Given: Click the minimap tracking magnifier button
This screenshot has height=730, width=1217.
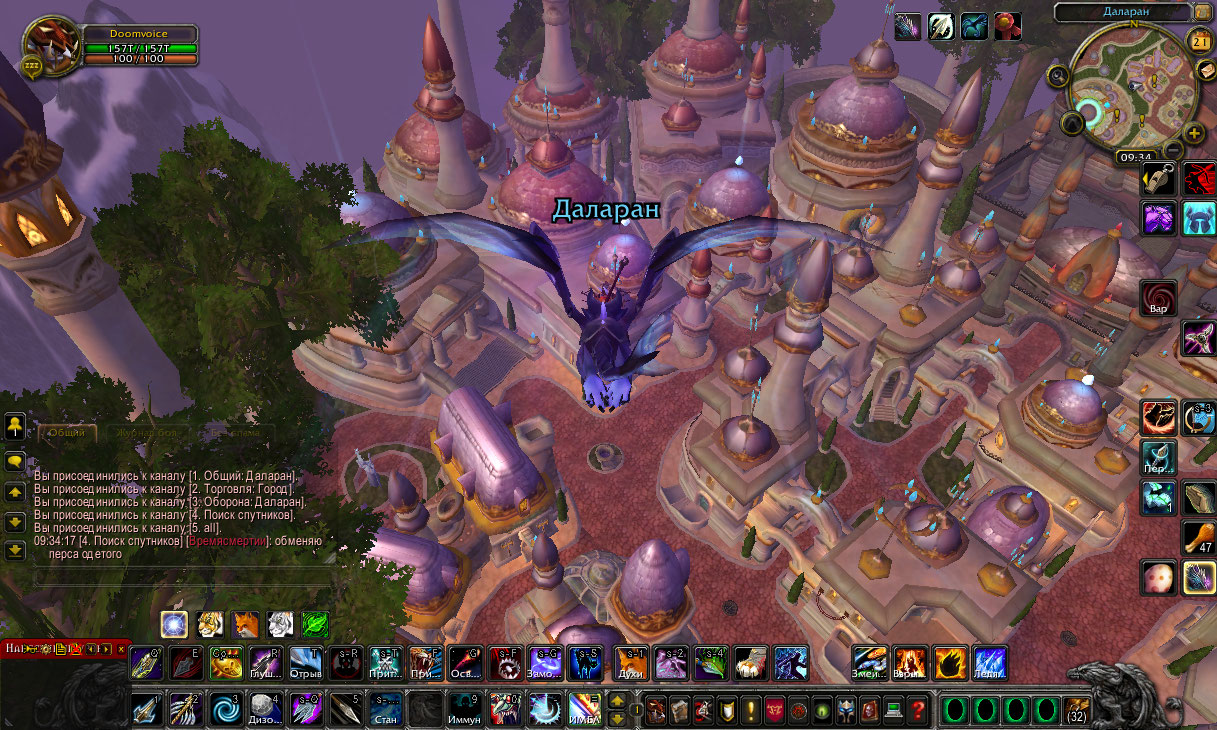Looking at the screenshot, I should pos(1058,74).
